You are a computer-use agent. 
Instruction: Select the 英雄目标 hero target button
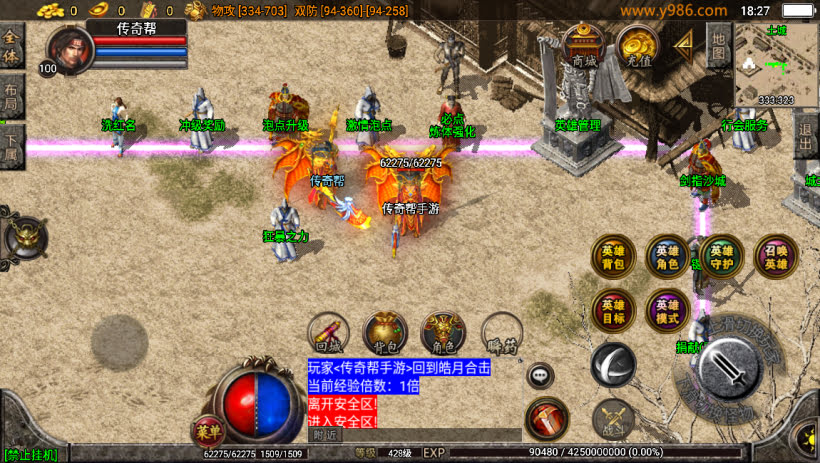tap(612, 311)
